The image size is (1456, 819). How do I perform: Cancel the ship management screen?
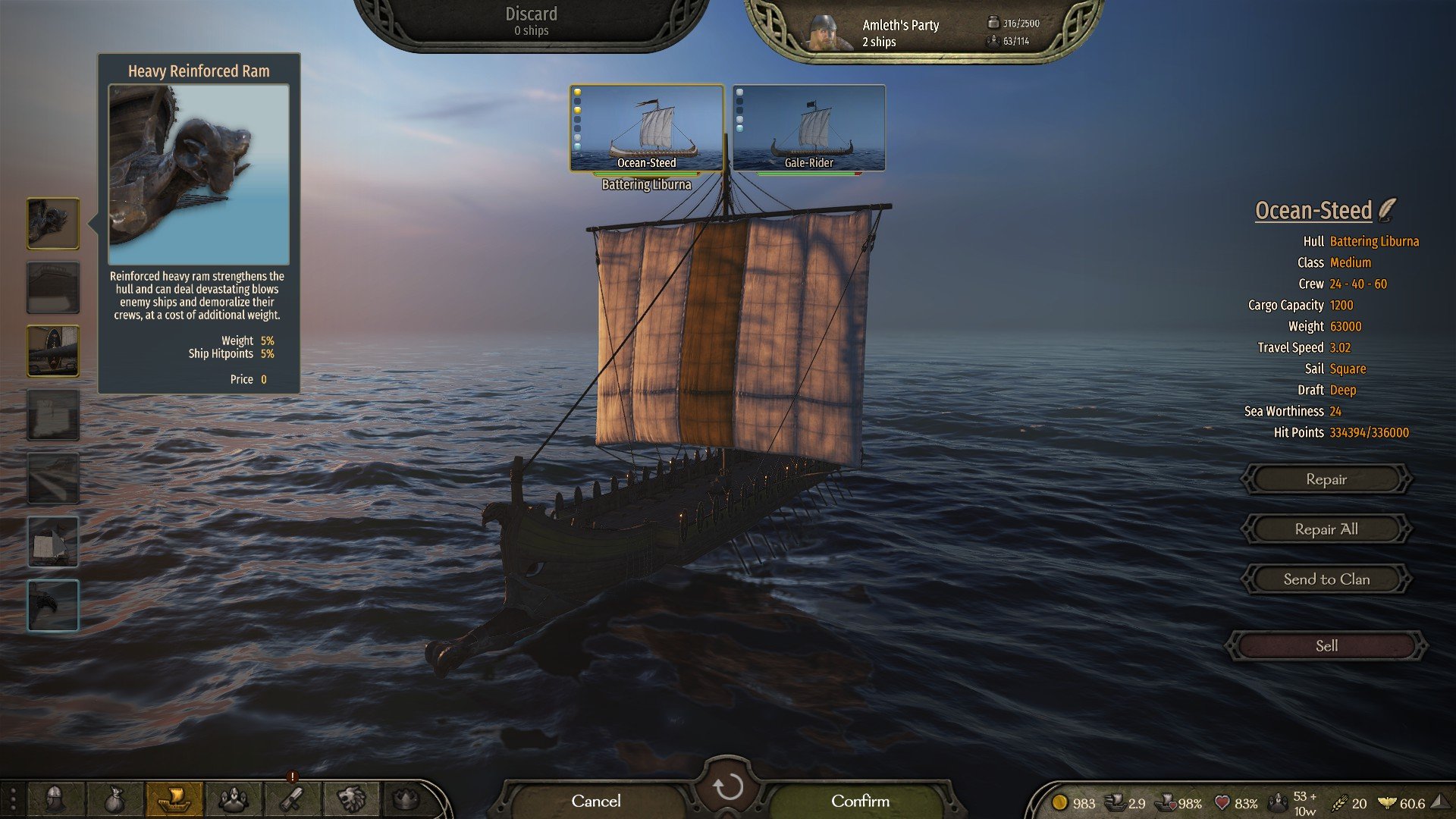[x=596, y=801]
